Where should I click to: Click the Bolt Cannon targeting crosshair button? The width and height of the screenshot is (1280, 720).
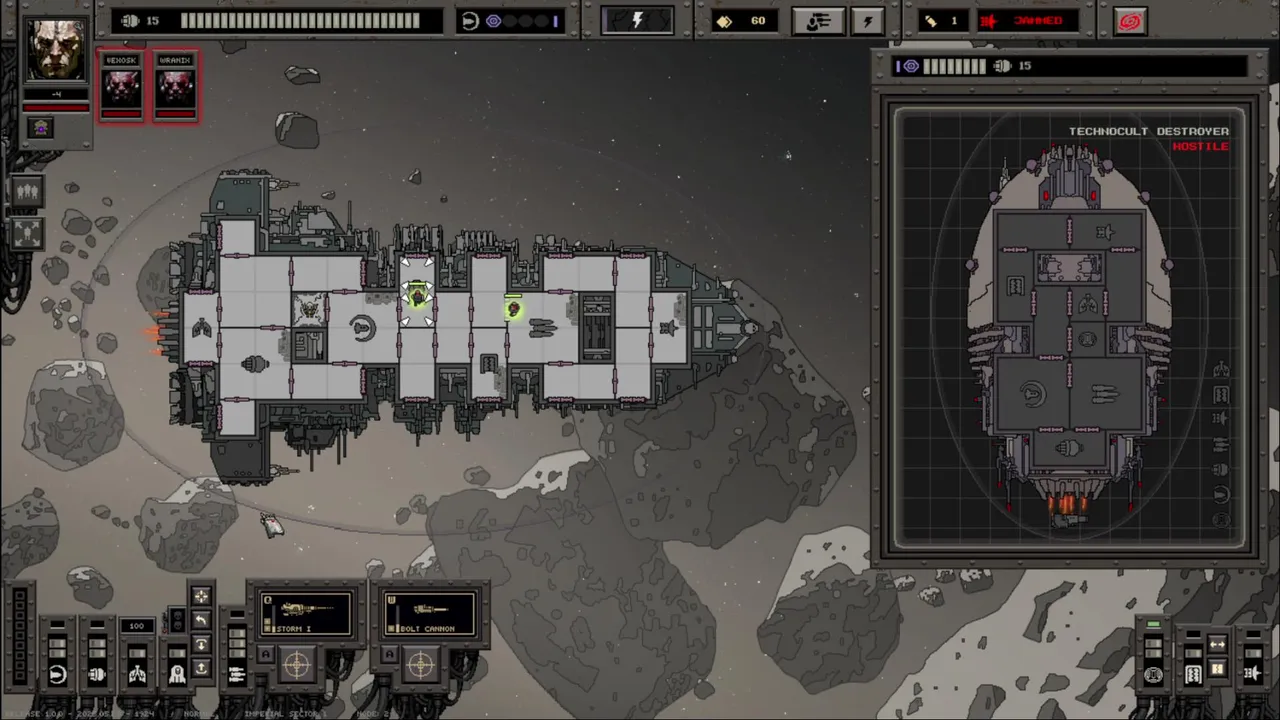(420, 663)
